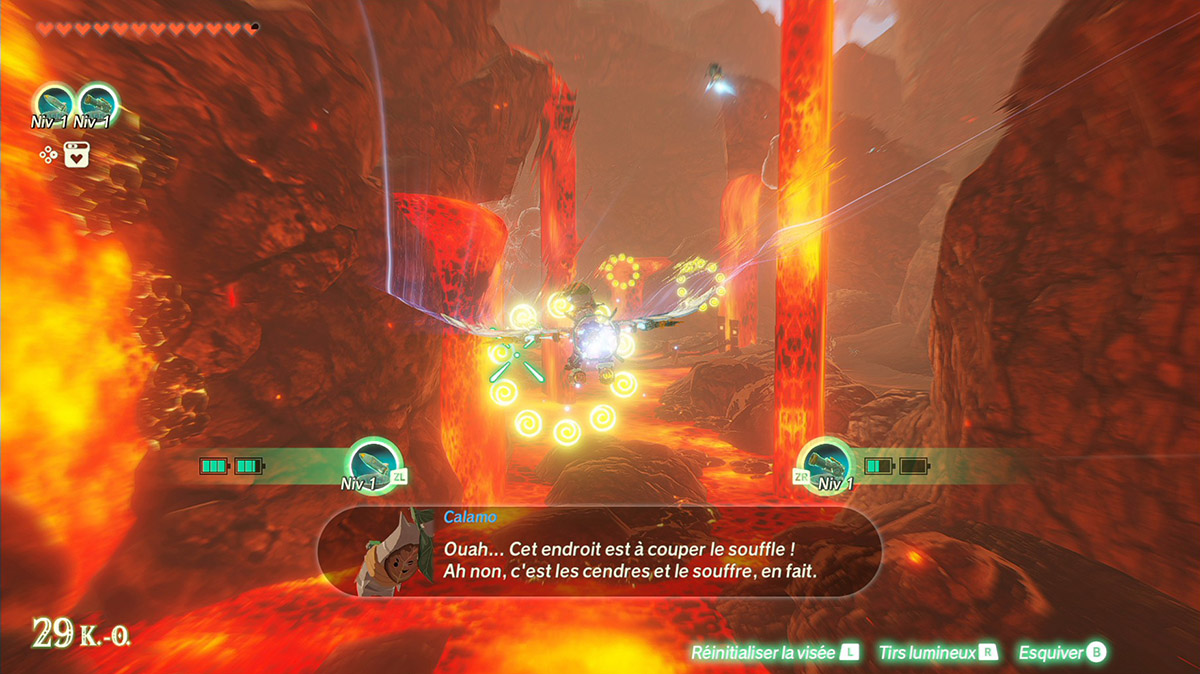Select the ZR-tagged cannon weapon icon

coord(828,464)
